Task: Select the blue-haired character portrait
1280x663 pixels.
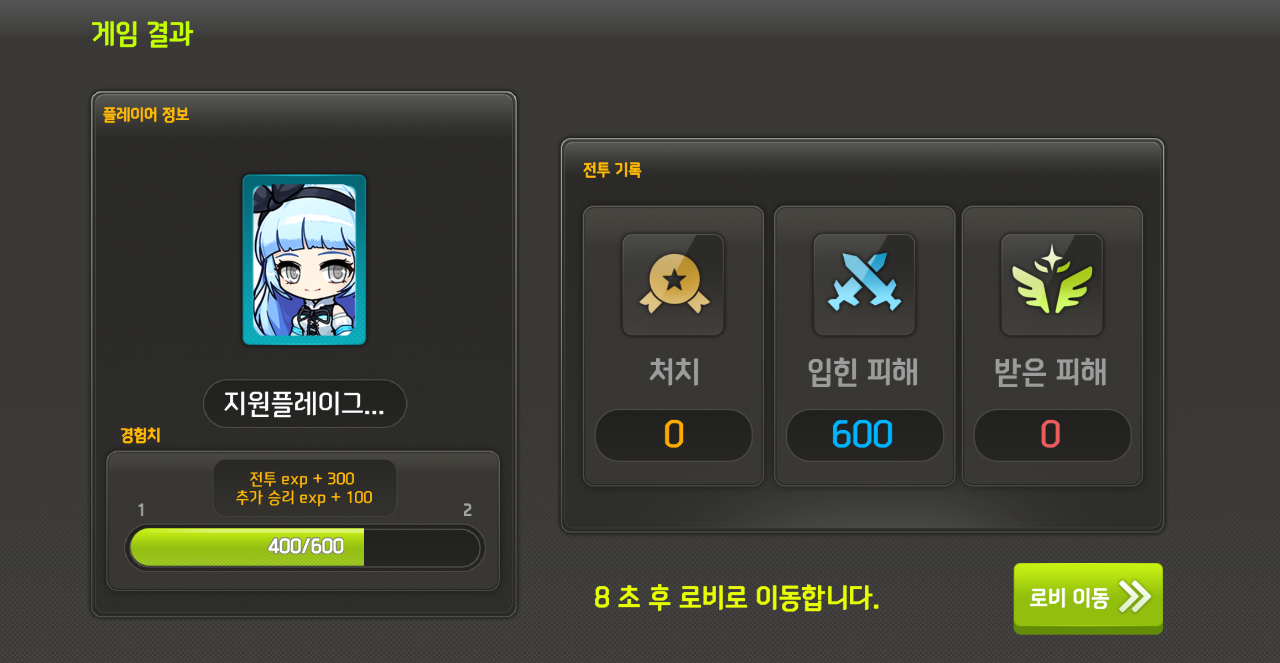Action: pos(304,260)
